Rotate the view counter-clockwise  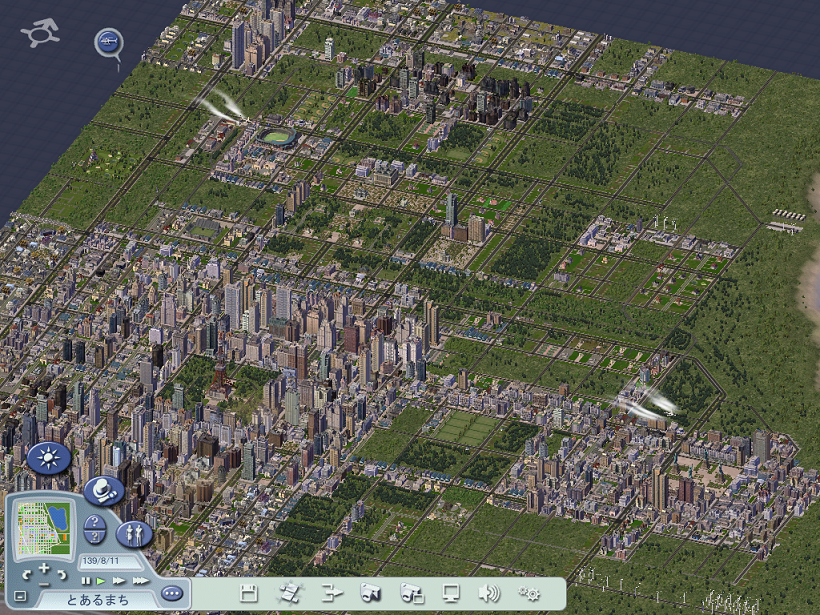point(27,575)
